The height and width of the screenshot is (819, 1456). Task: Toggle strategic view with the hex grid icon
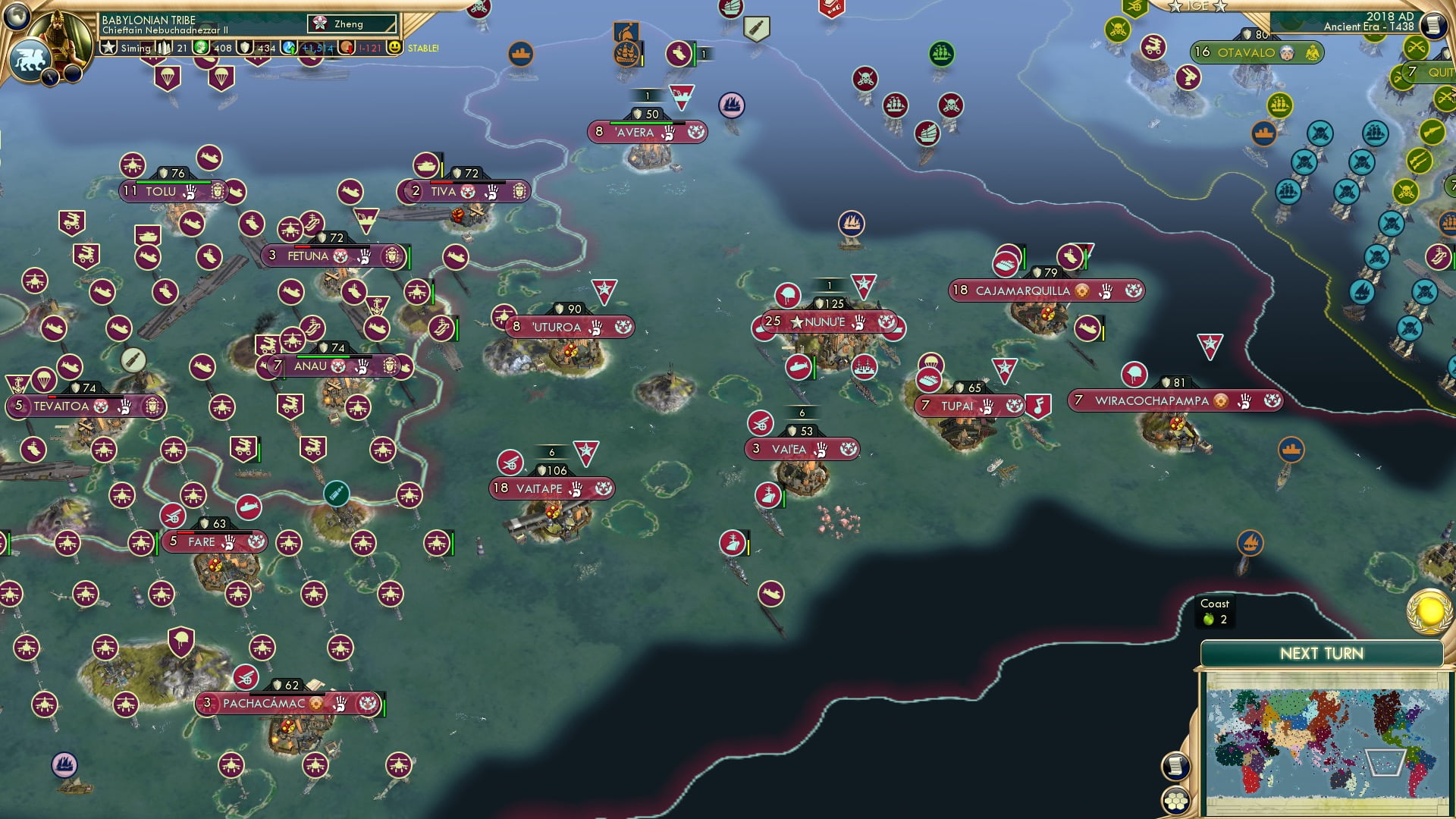1175,801
